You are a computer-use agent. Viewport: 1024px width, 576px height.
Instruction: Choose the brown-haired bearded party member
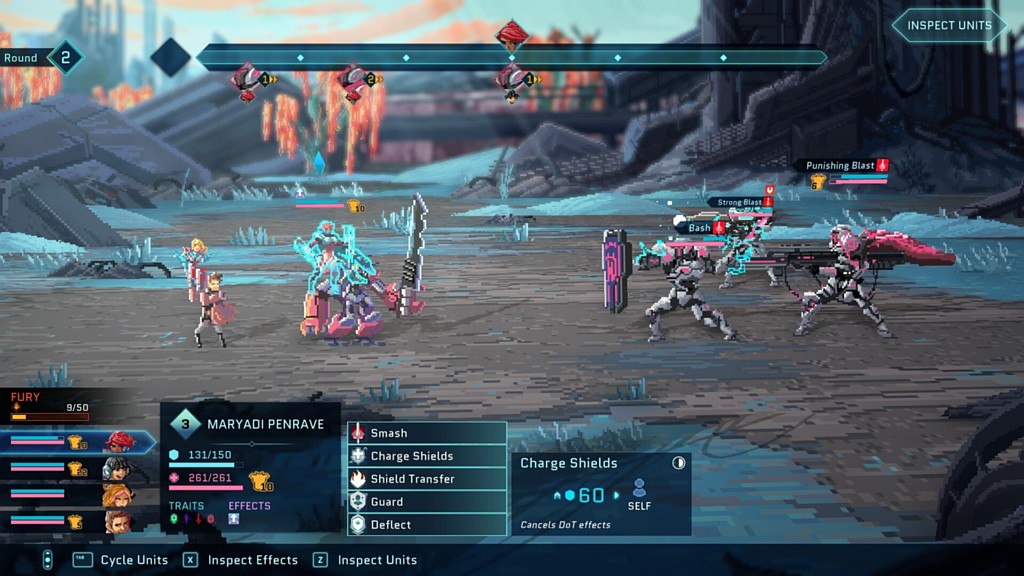[116, 521]
